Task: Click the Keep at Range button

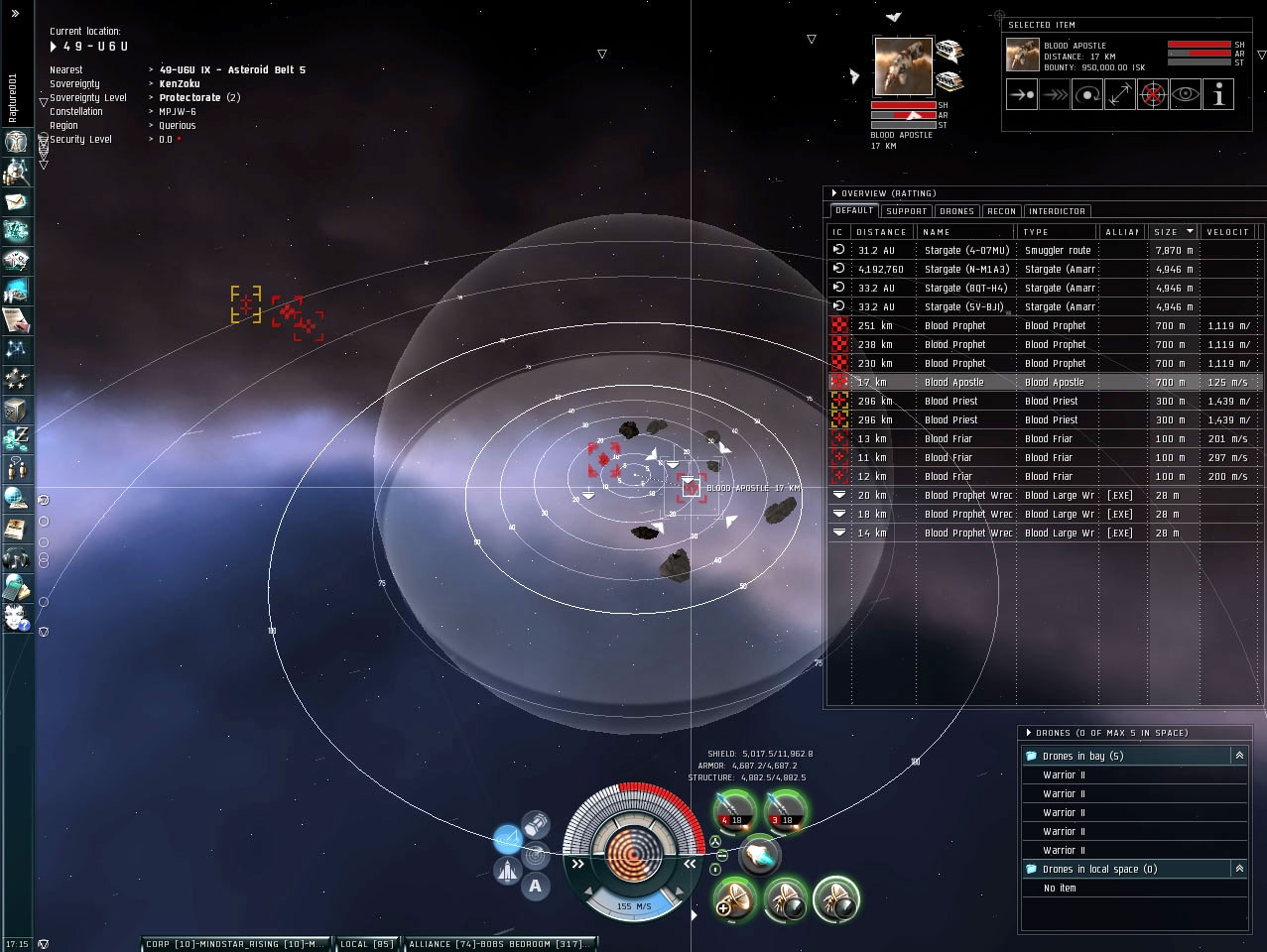Action: coord(1120,95)
